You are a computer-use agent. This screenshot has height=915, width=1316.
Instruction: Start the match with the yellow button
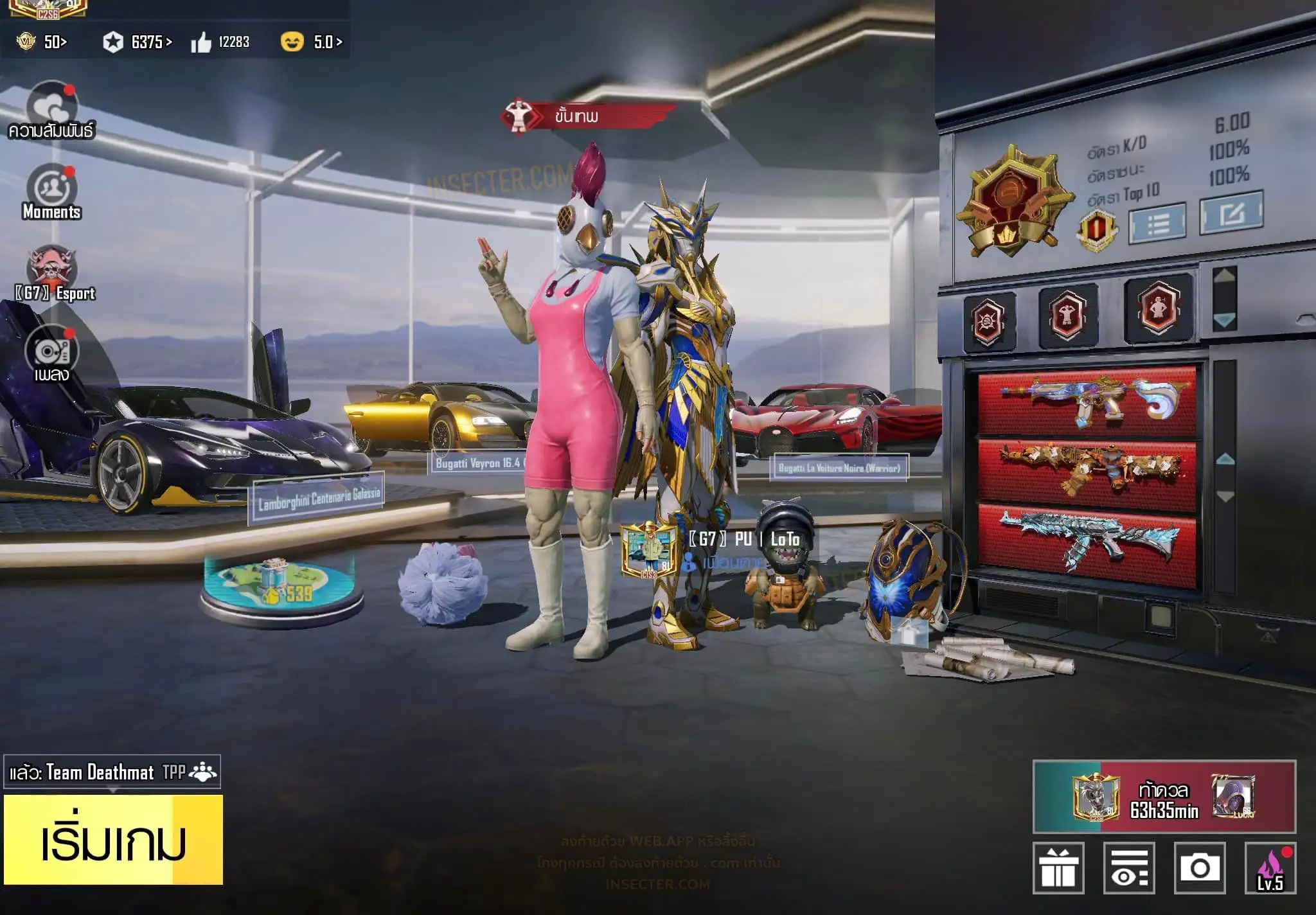[113, 840]
